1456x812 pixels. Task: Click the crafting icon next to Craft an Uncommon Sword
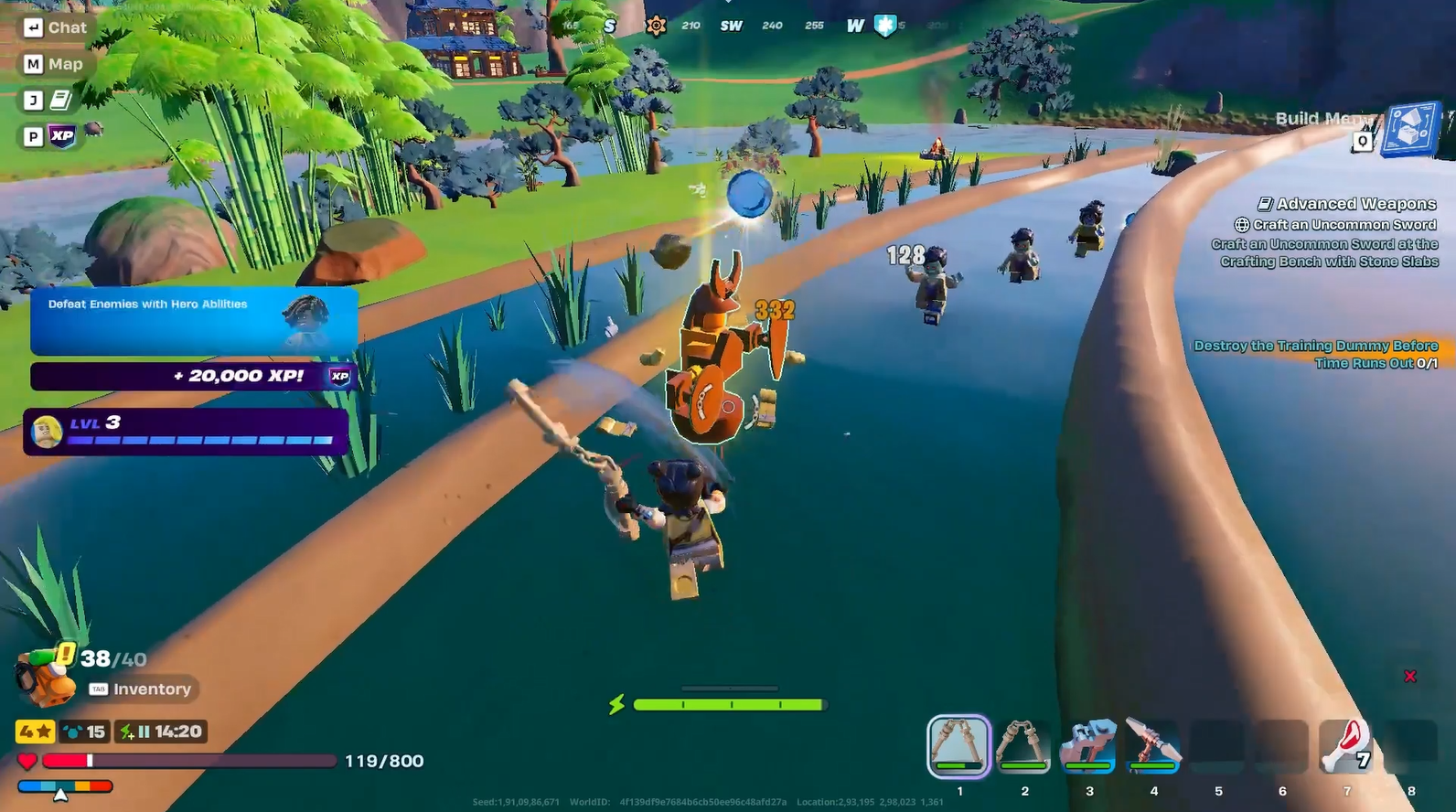tap(1241, 224)
